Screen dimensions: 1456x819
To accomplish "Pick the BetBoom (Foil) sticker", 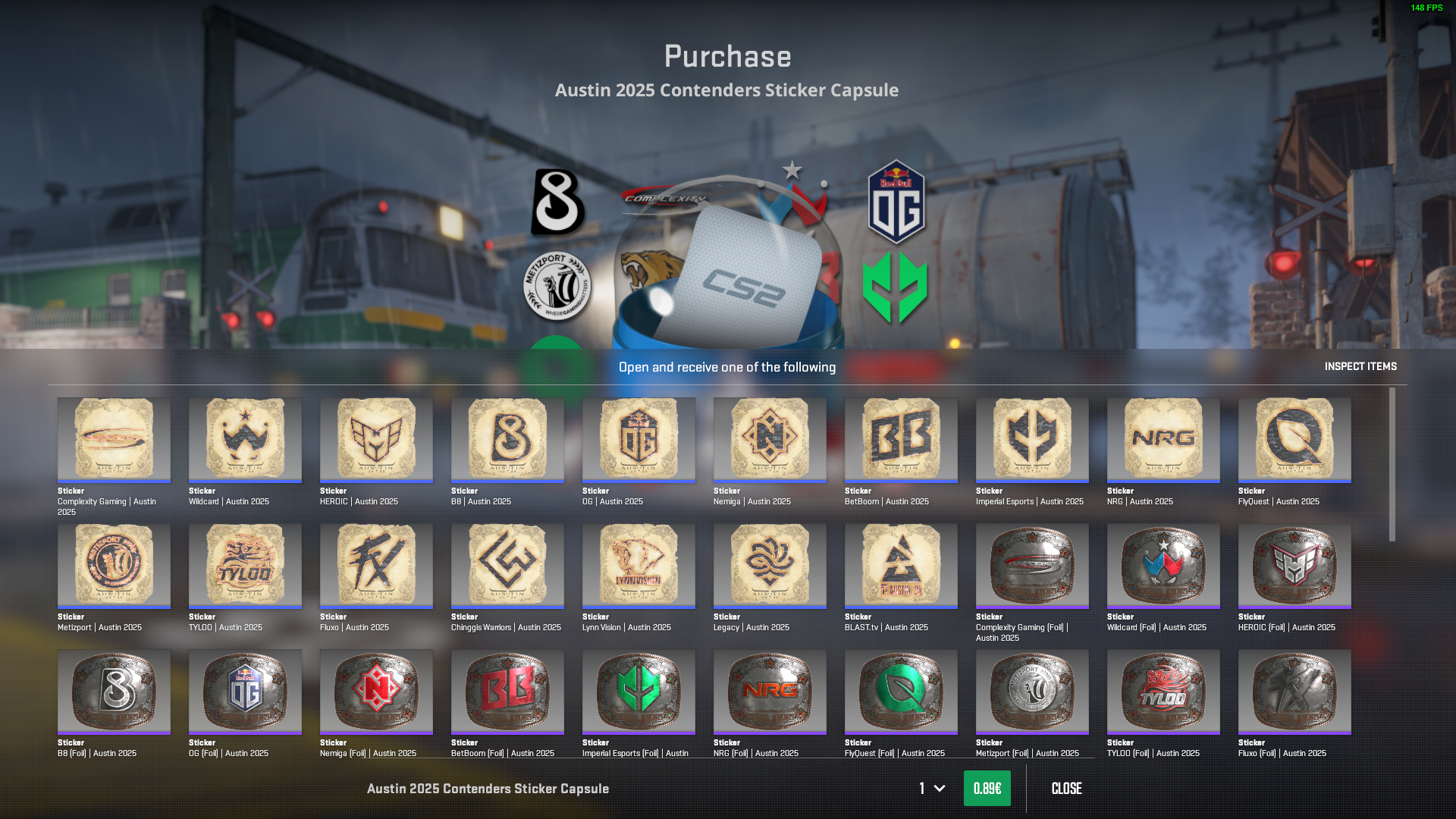I will tap(507, 691).
